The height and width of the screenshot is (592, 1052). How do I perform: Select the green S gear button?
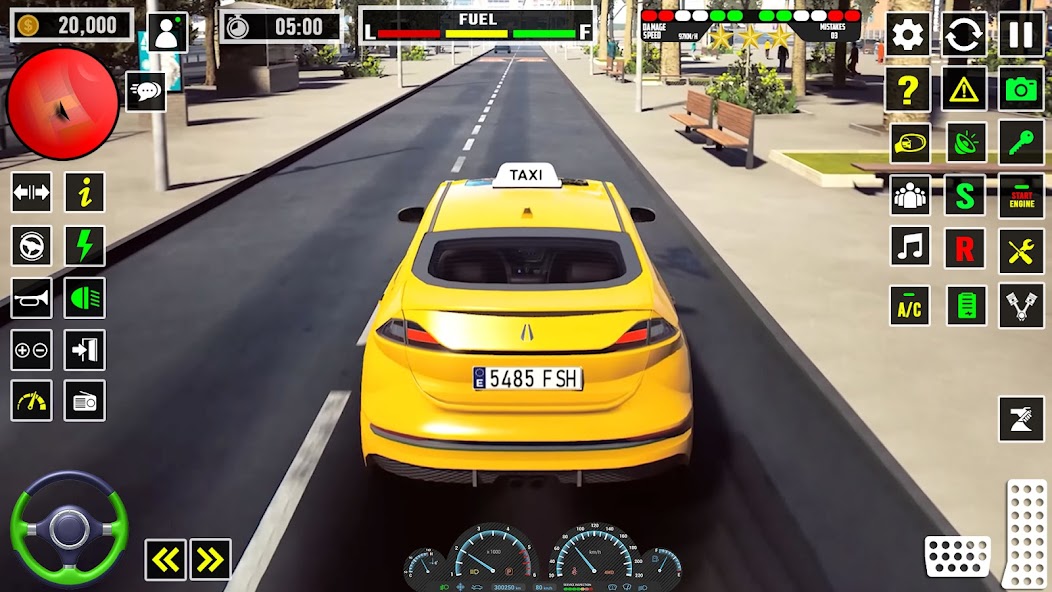(x=964, y=195)
